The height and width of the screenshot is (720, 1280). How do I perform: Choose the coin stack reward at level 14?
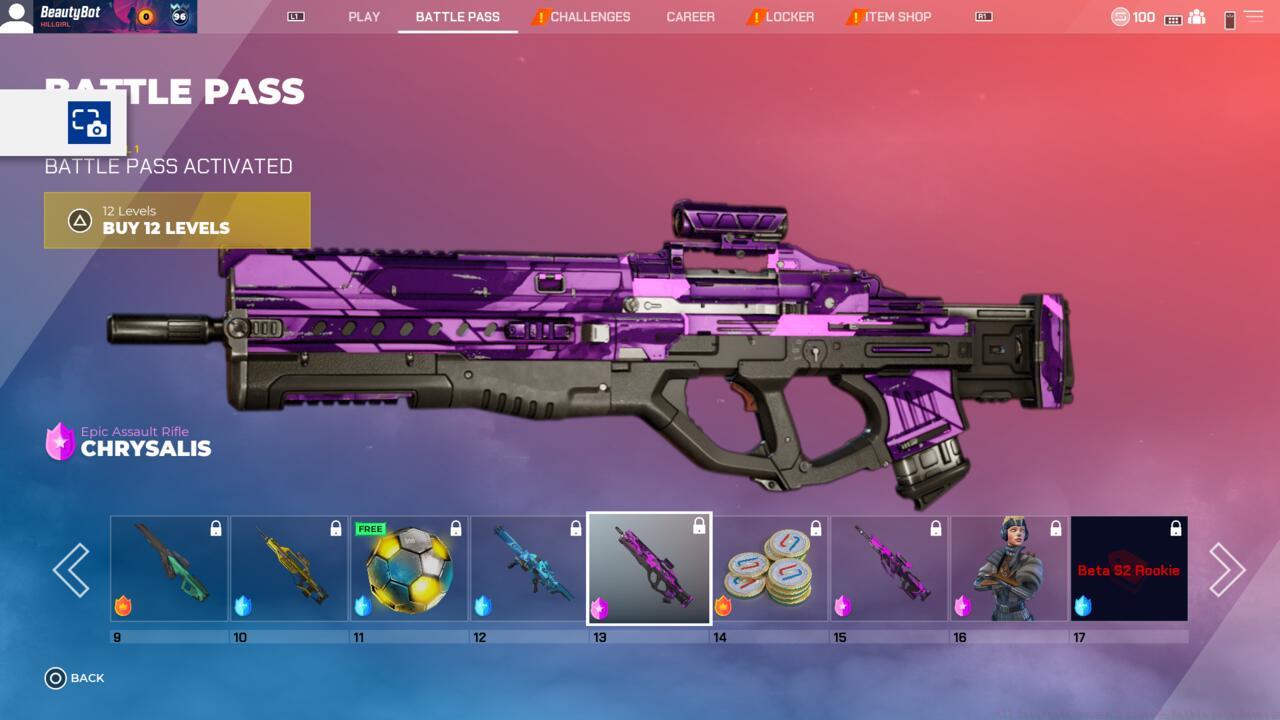[769, 569]
